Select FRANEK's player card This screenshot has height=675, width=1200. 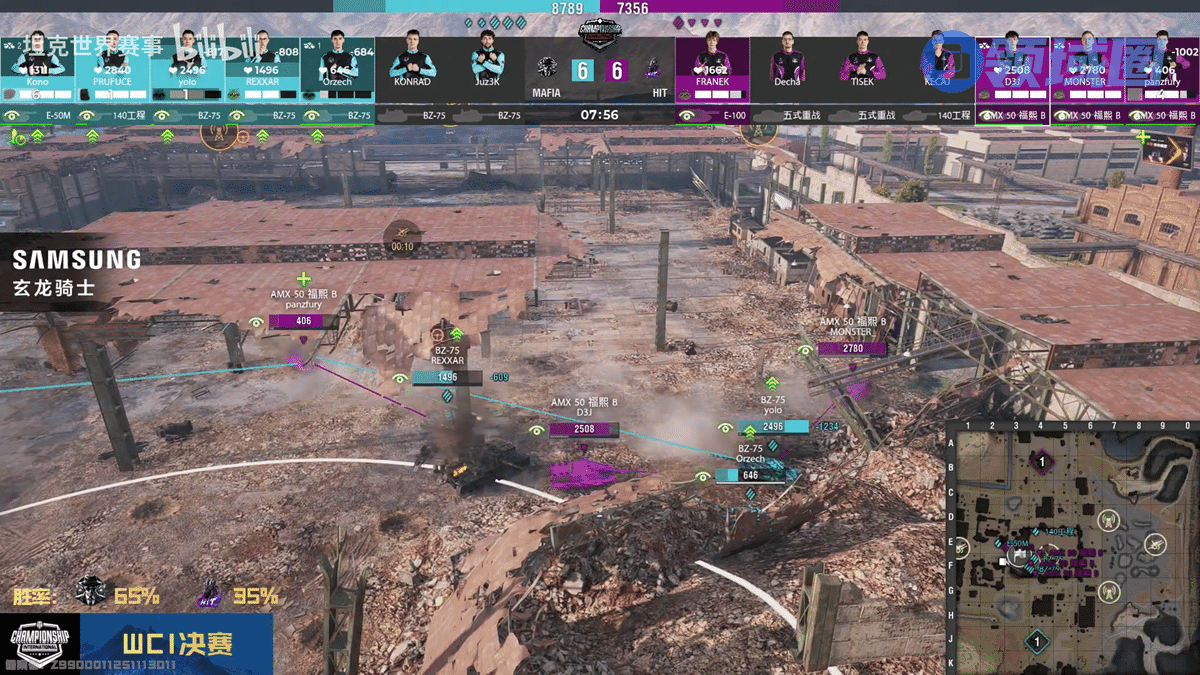pyautogui.click(x=712, y=68)
